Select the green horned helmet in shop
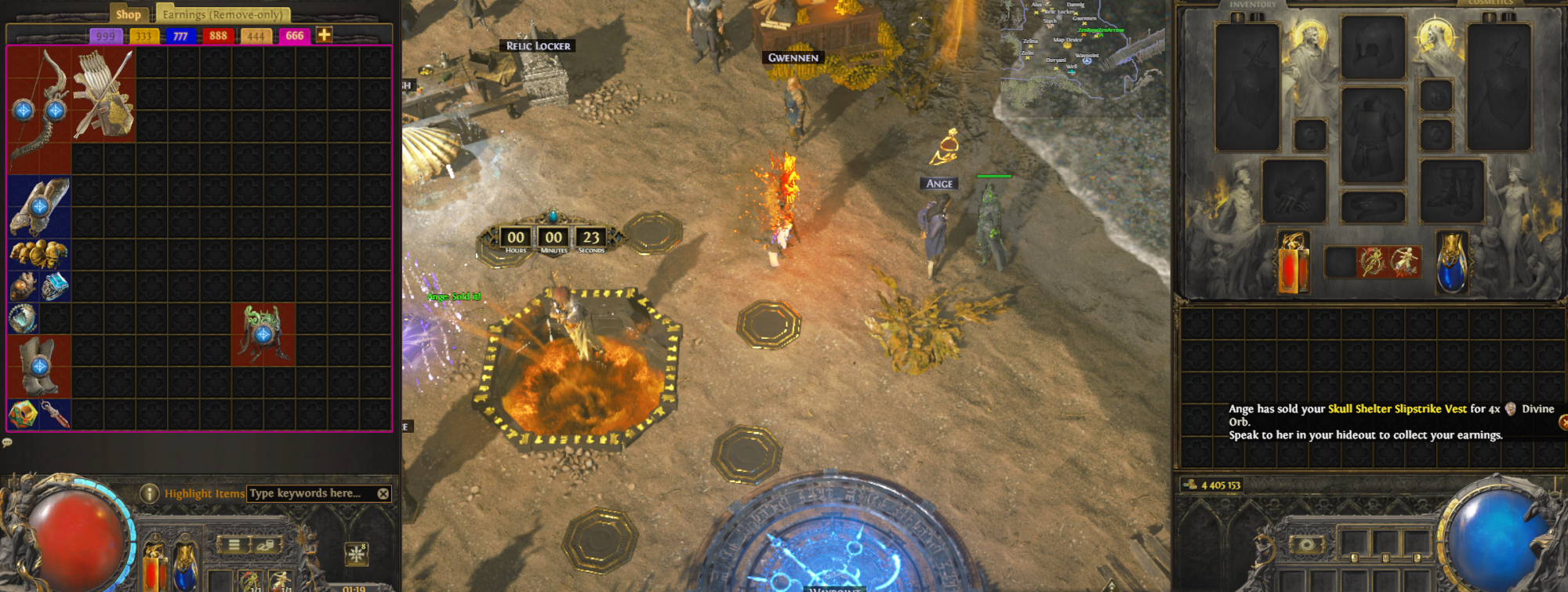The image size is (1568, 592). [263, 334]
